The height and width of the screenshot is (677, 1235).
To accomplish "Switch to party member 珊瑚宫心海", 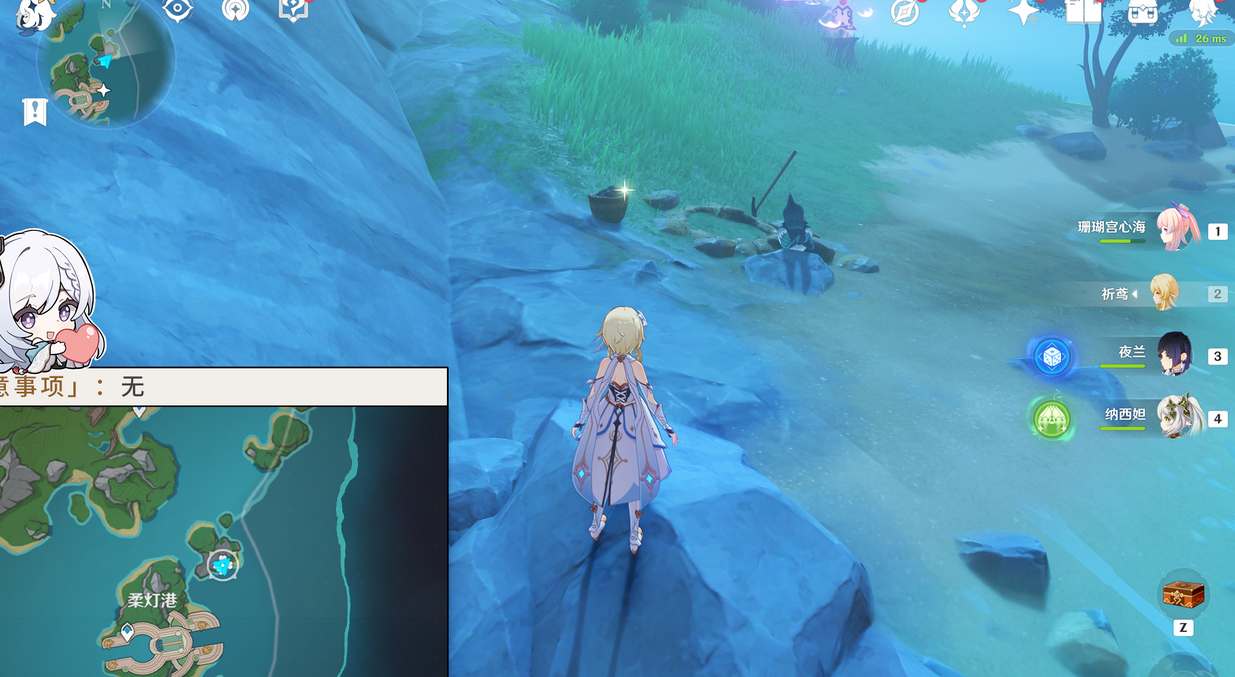I will pos(1179,230).
